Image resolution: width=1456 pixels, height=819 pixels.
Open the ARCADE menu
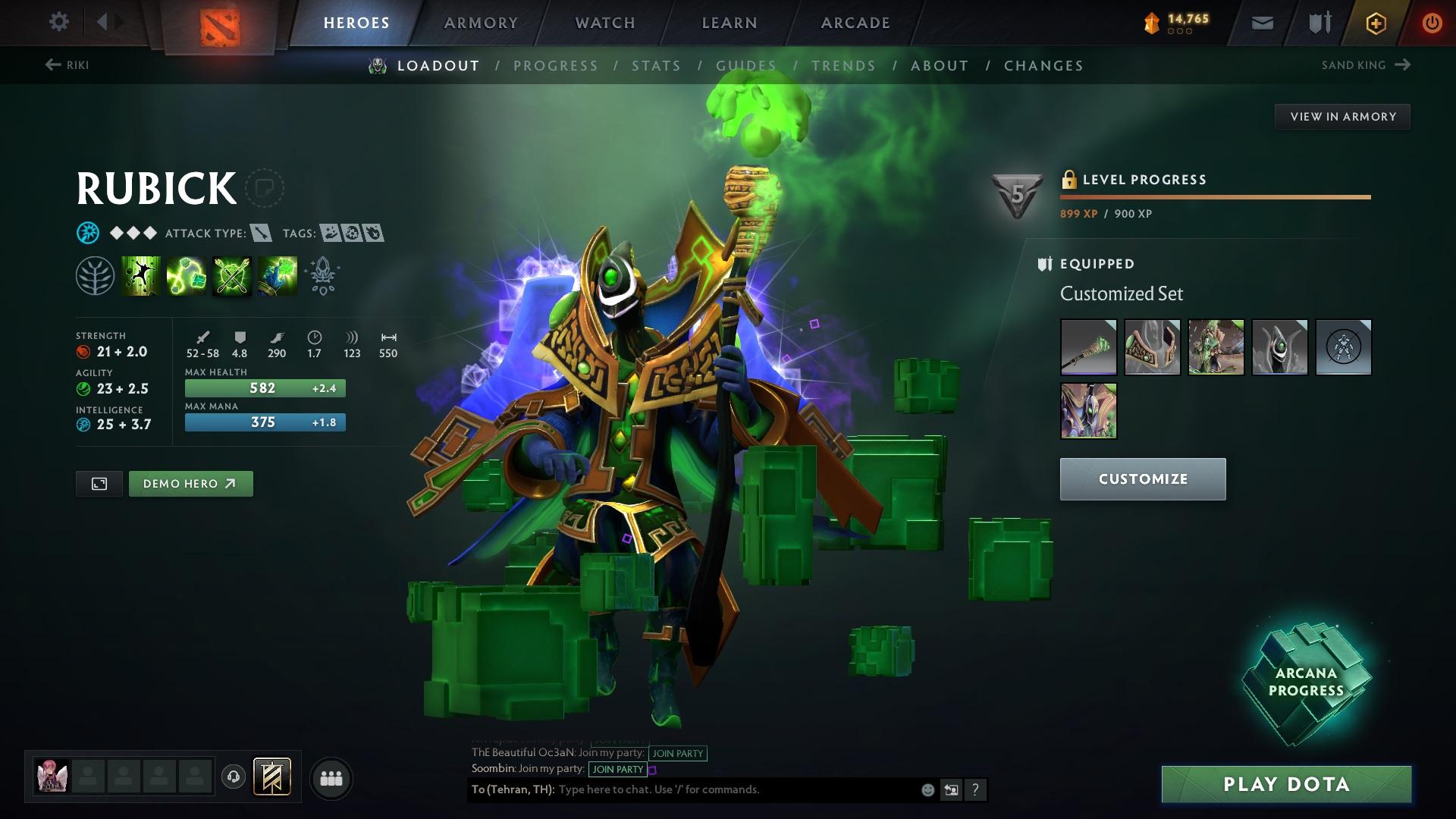point(855,22)
